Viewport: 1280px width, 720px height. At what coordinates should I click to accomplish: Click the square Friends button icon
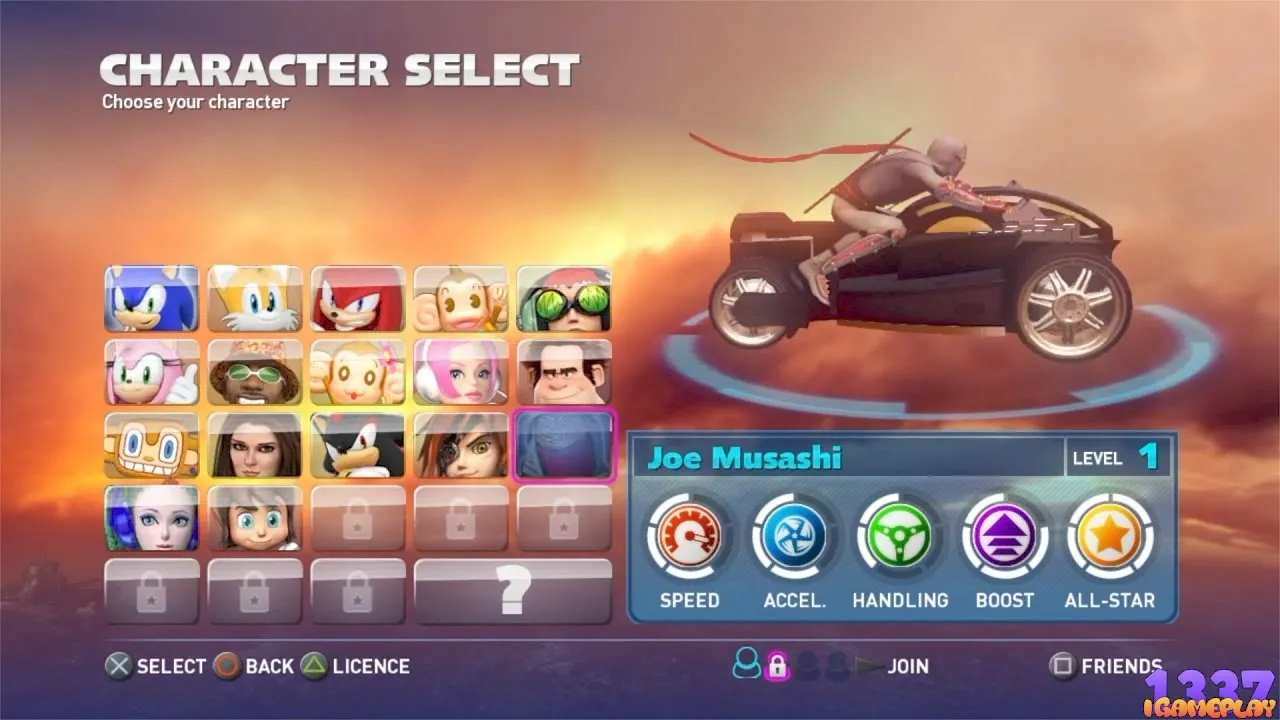coord(1062,666)
